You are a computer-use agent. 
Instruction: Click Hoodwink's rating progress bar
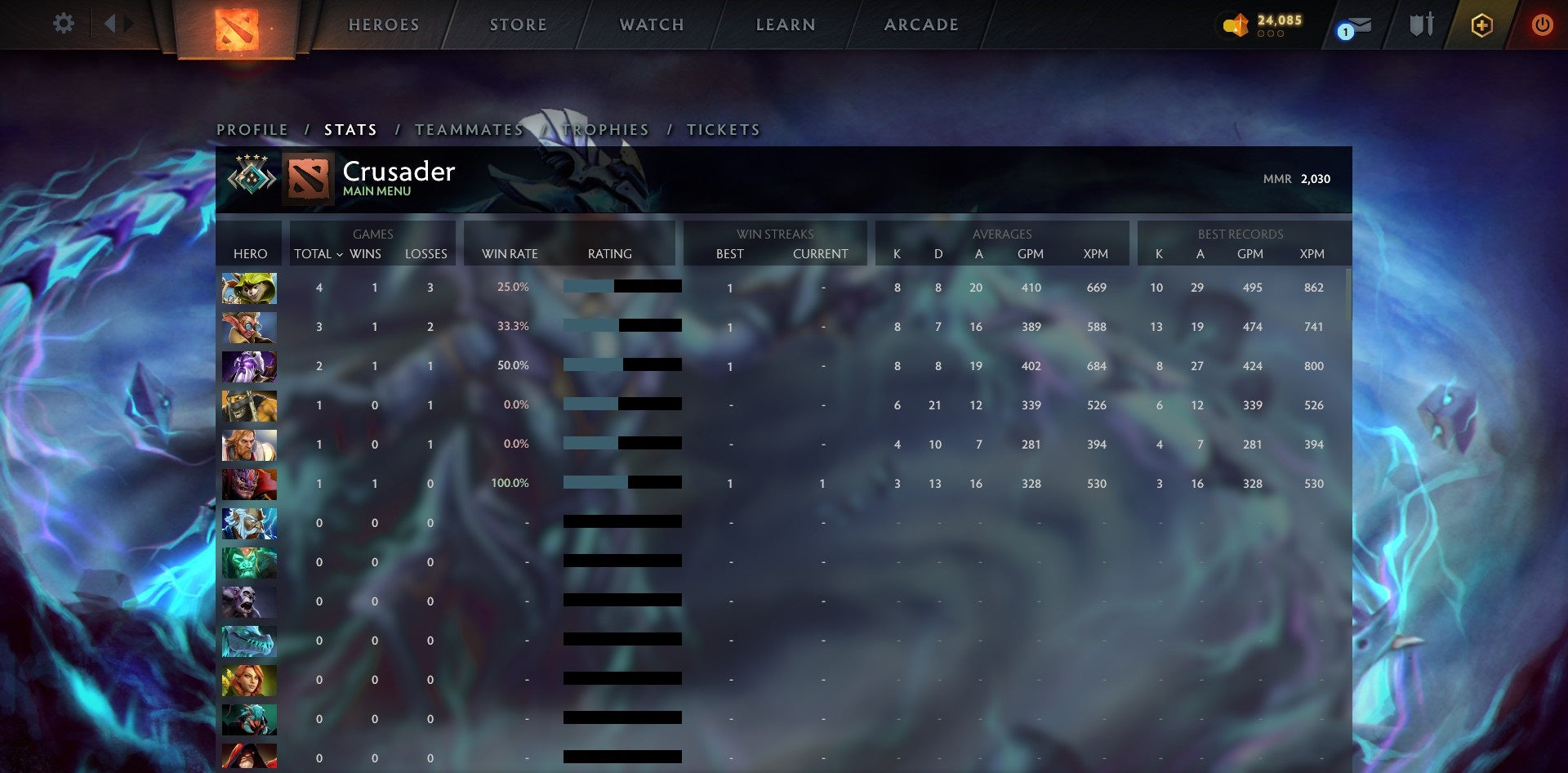point(621,288)
